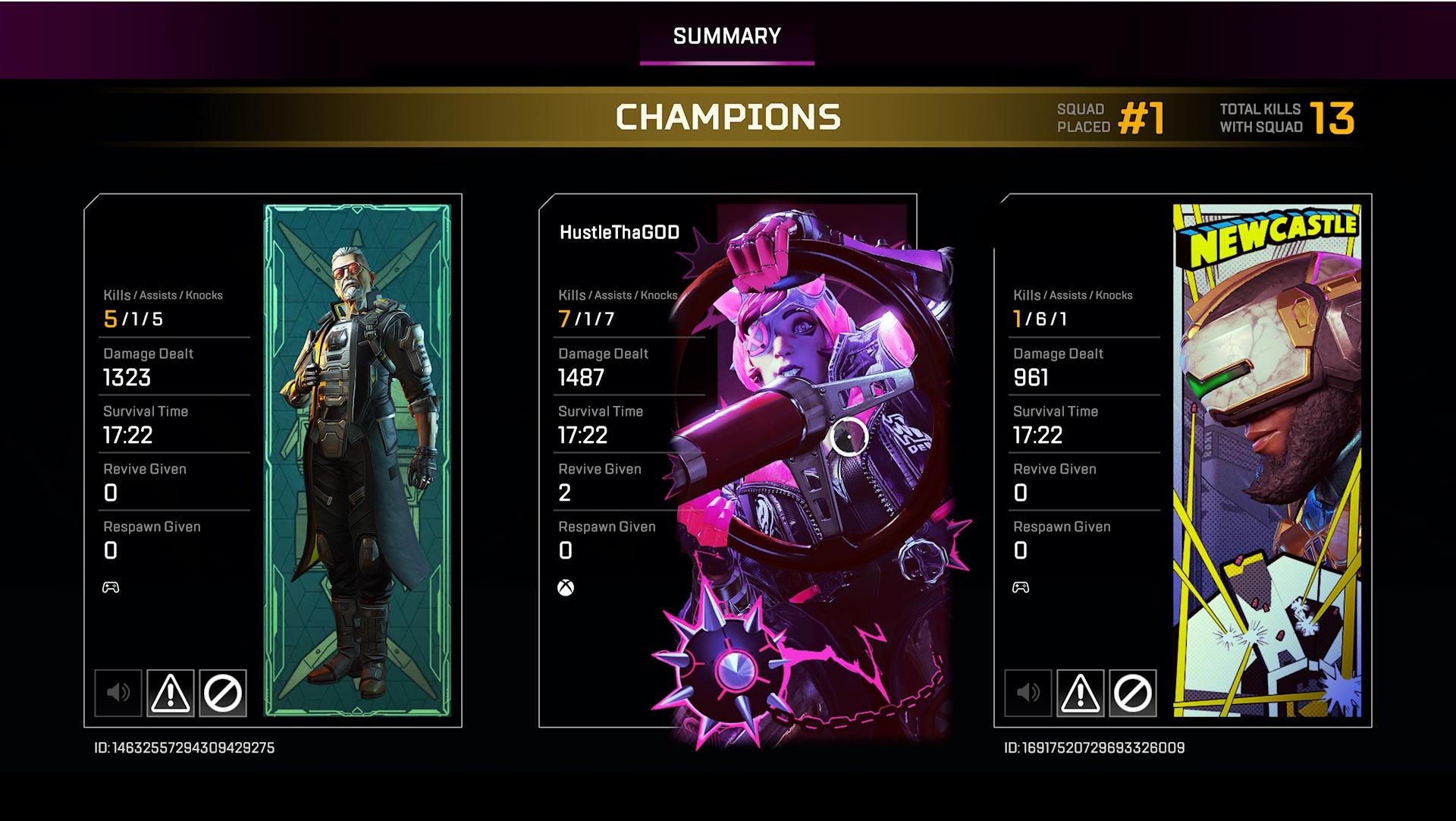Open the Champions banner header
The height and width of the screenshot is (821, 1456).
click(x=728, y=118)
